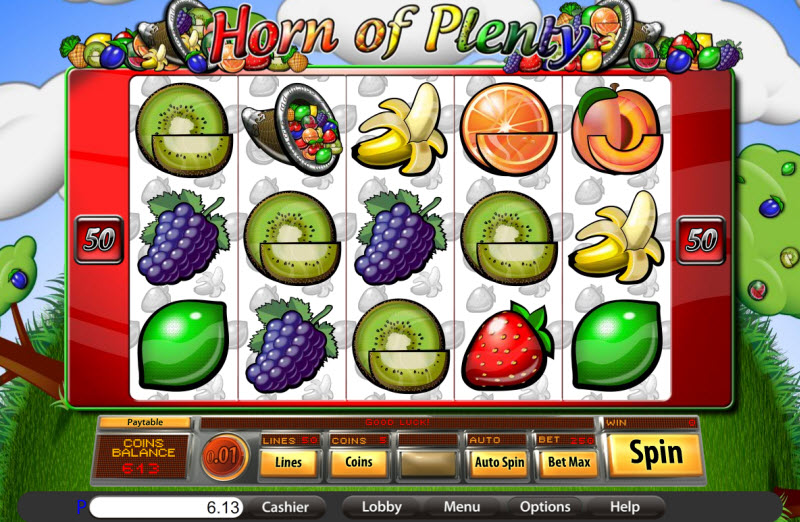800x522 pixels.
Task: Return to the Lobby
Action: pos(381,507)
